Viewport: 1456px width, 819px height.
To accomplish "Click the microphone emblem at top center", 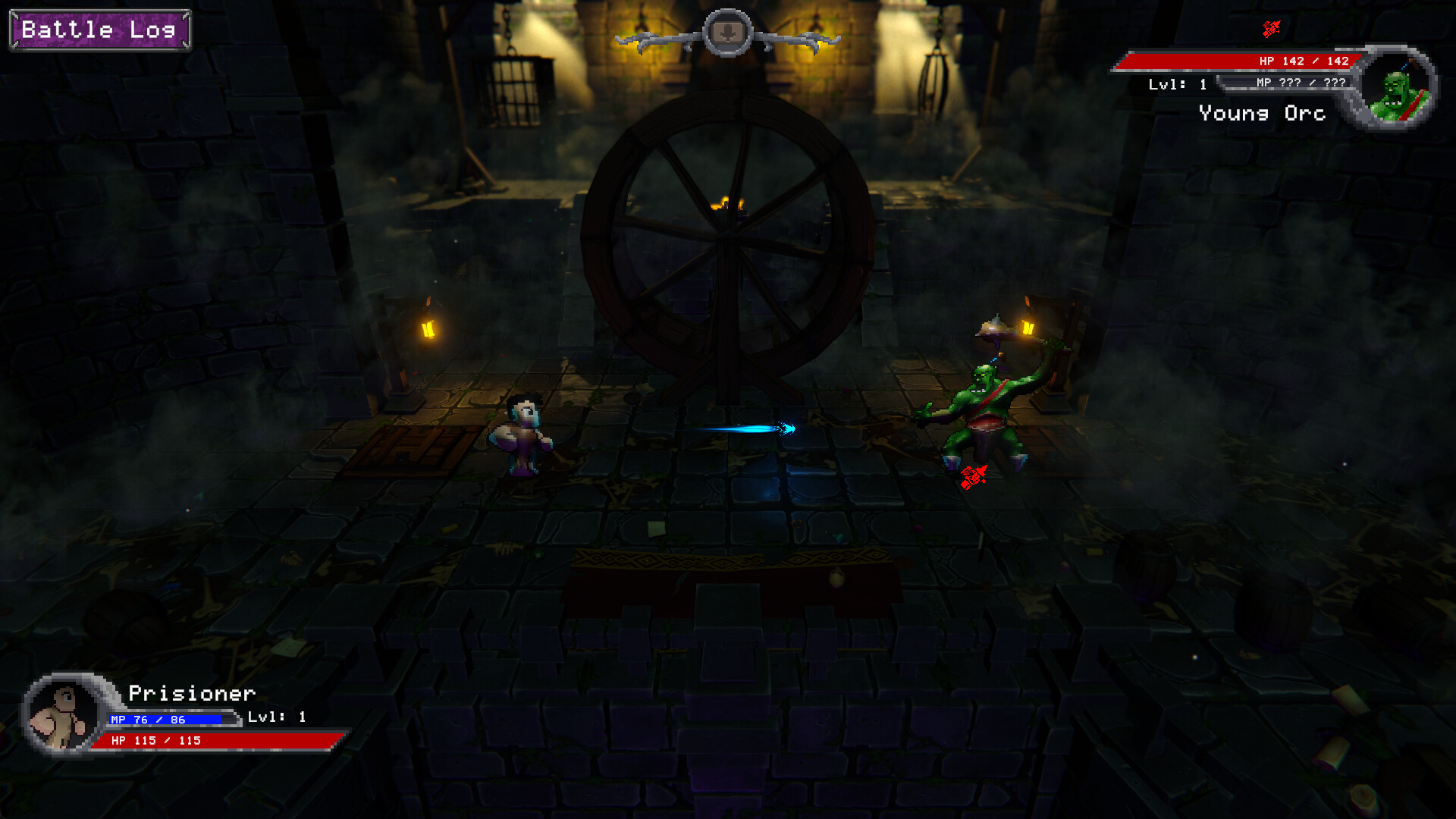I will tap(726, 32).
